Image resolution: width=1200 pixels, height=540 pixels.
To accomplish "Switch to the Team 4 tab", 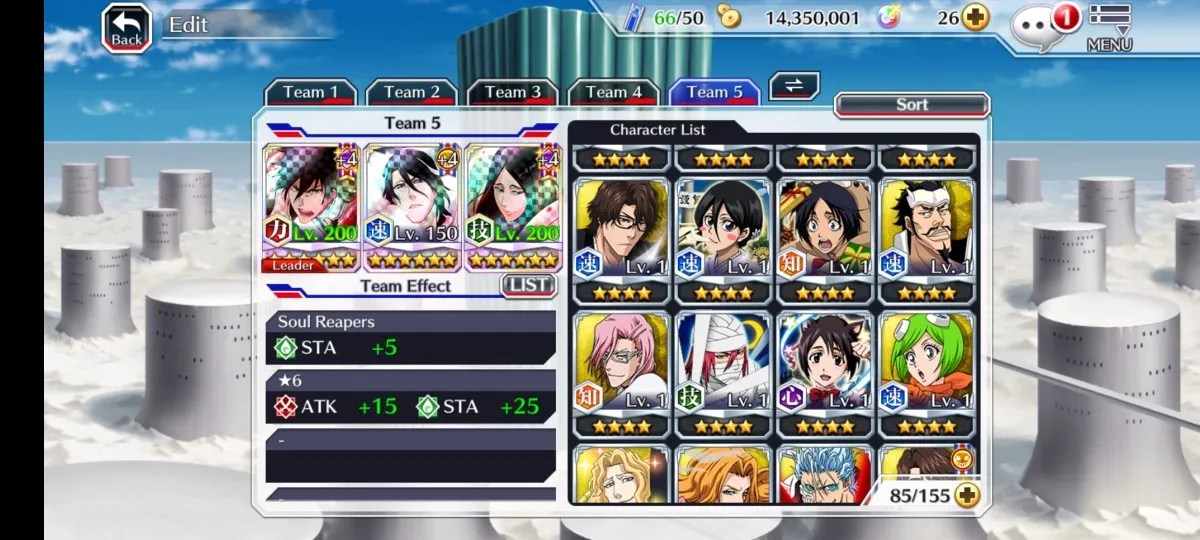I will pos(613,92).
